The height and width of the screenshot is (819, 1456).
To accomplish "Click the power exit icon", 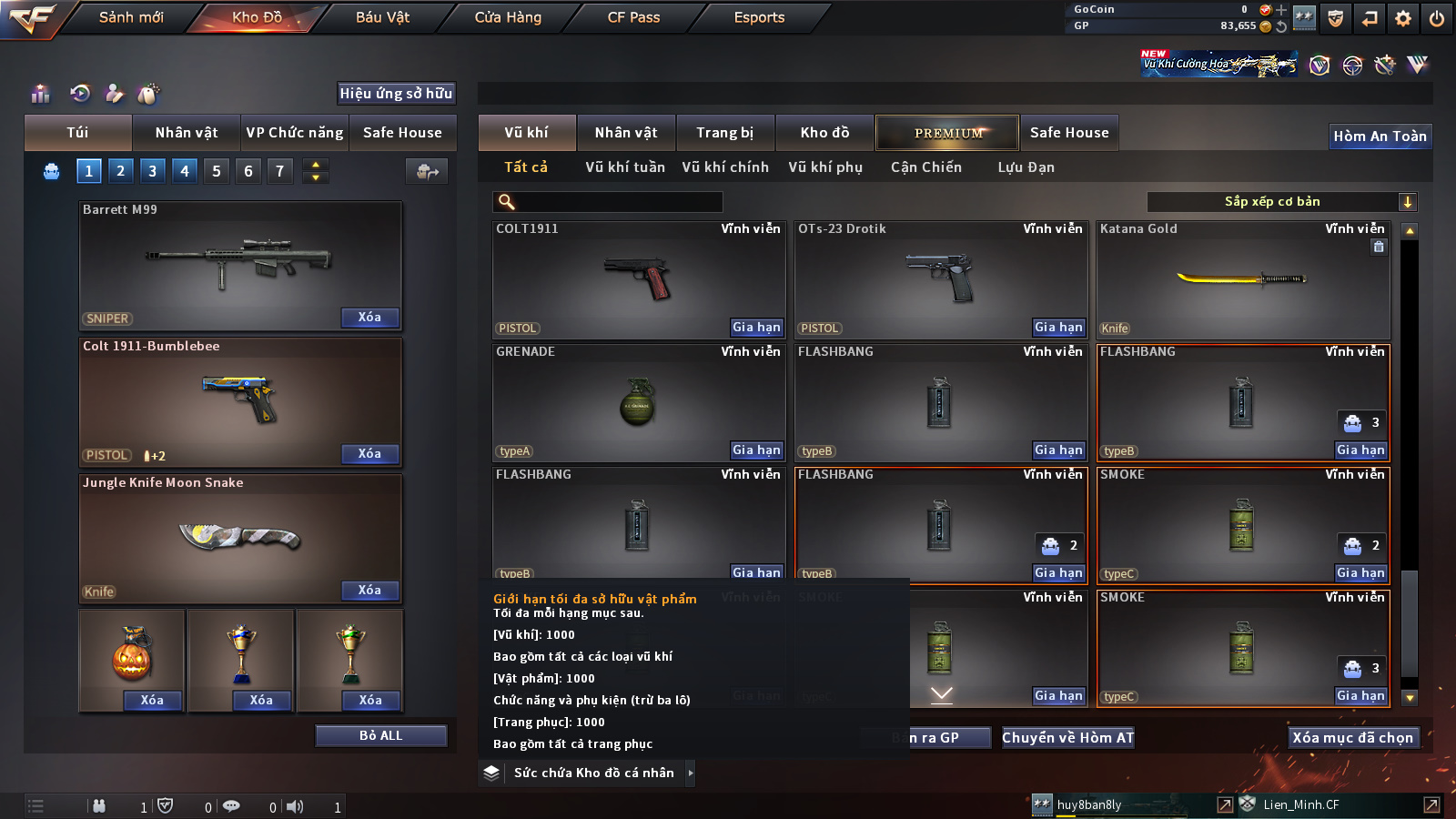I will click(1437, 18).
